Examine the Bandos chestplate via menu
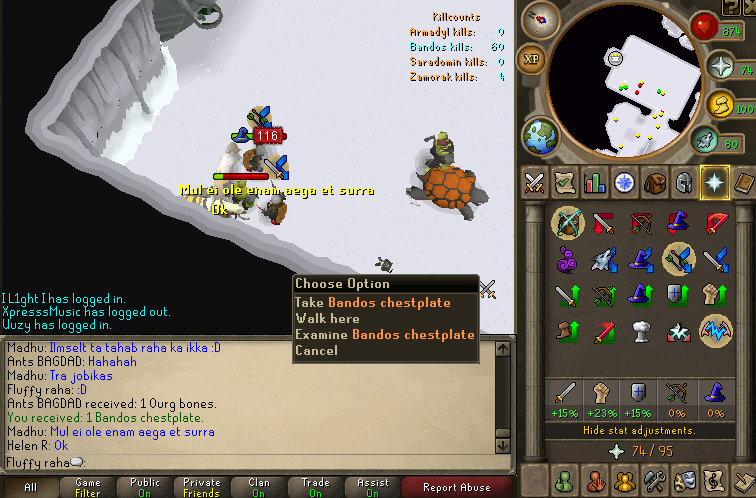The image size is (756, 498). 384,334
